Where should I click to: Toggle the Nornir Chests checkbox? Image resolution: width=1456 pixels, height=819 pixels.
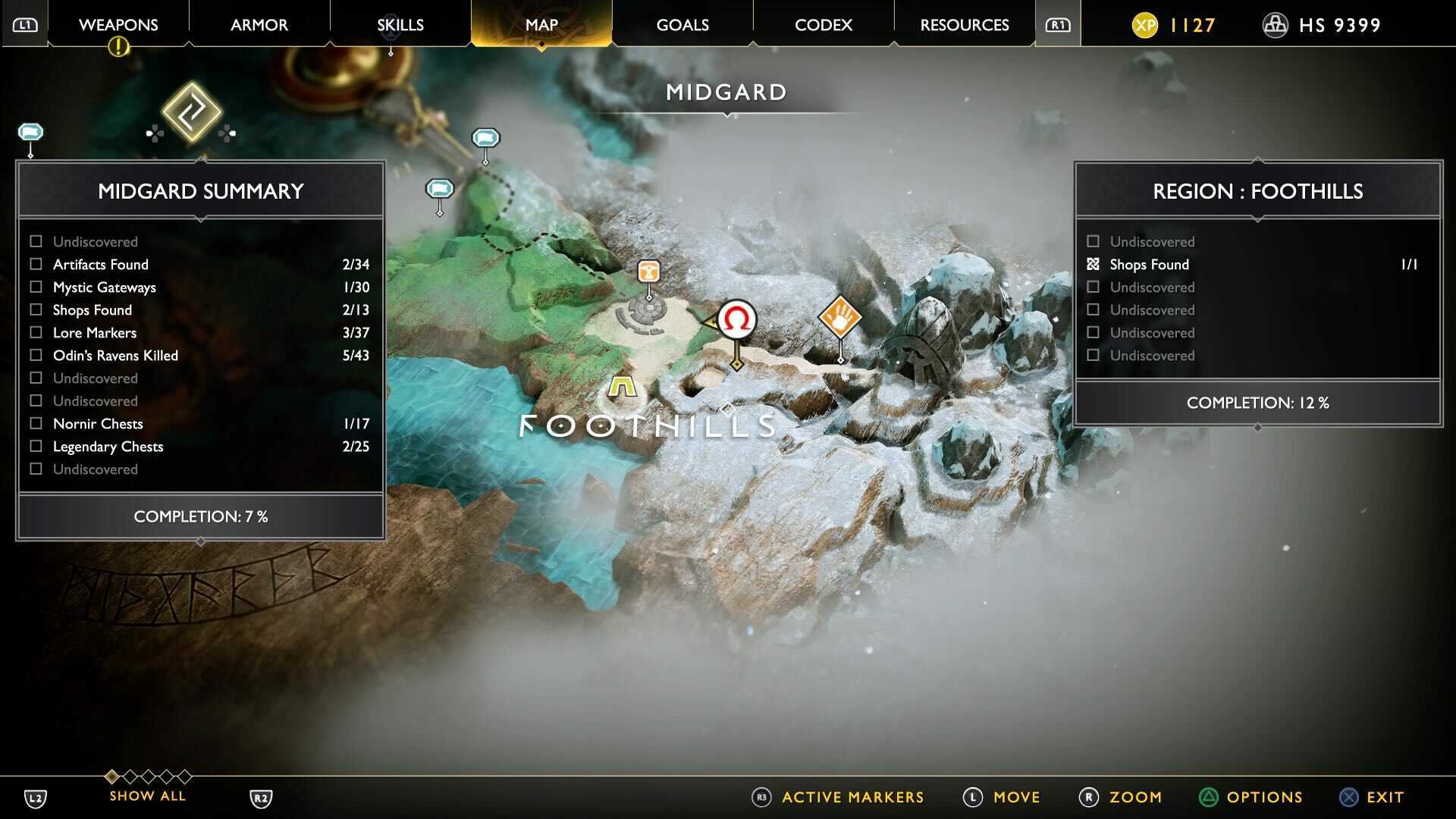[35, 423]
